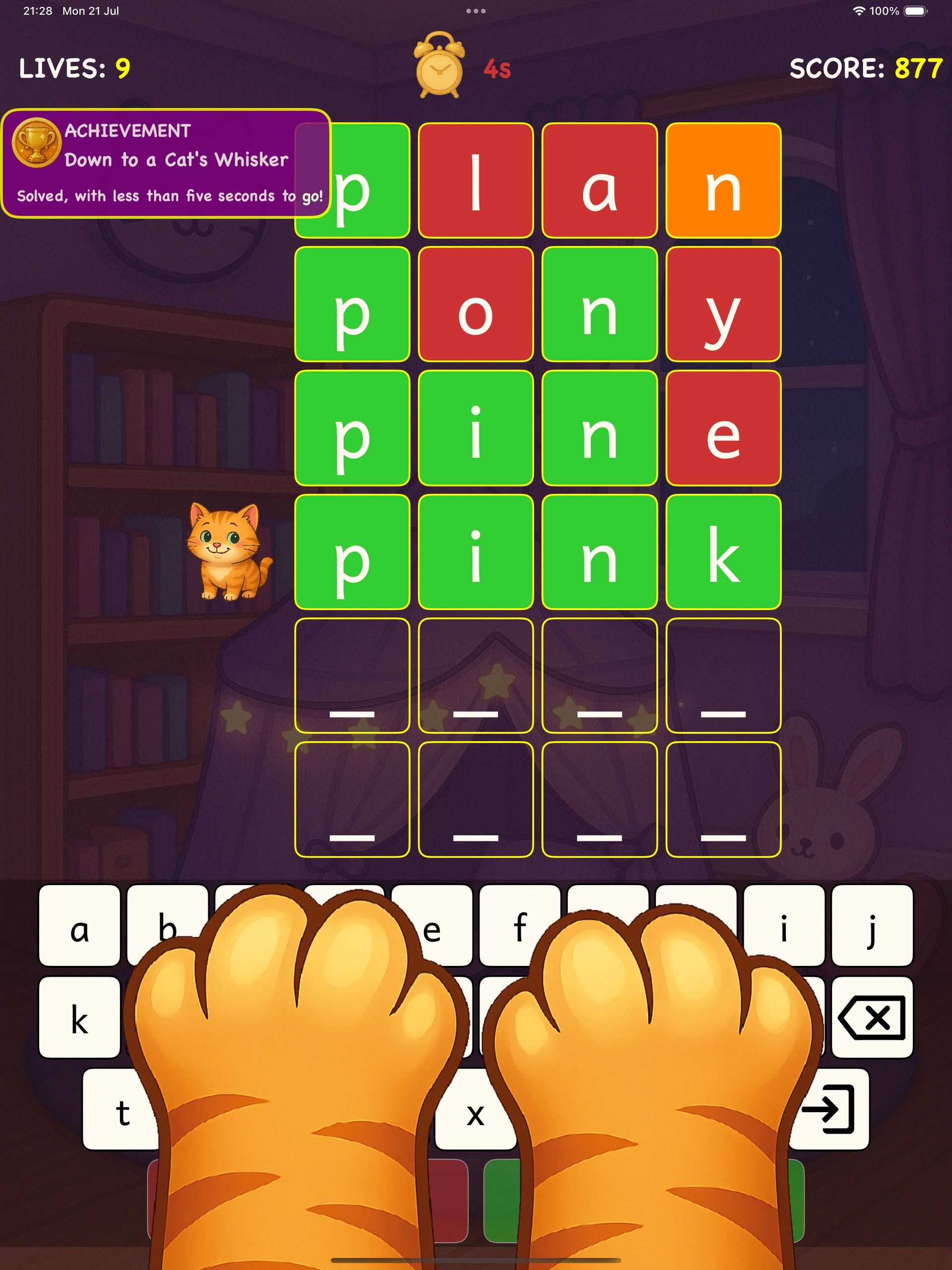Type the letter b key
The height and width of the screenshot is (1270, 952).
tap(161, 919)
